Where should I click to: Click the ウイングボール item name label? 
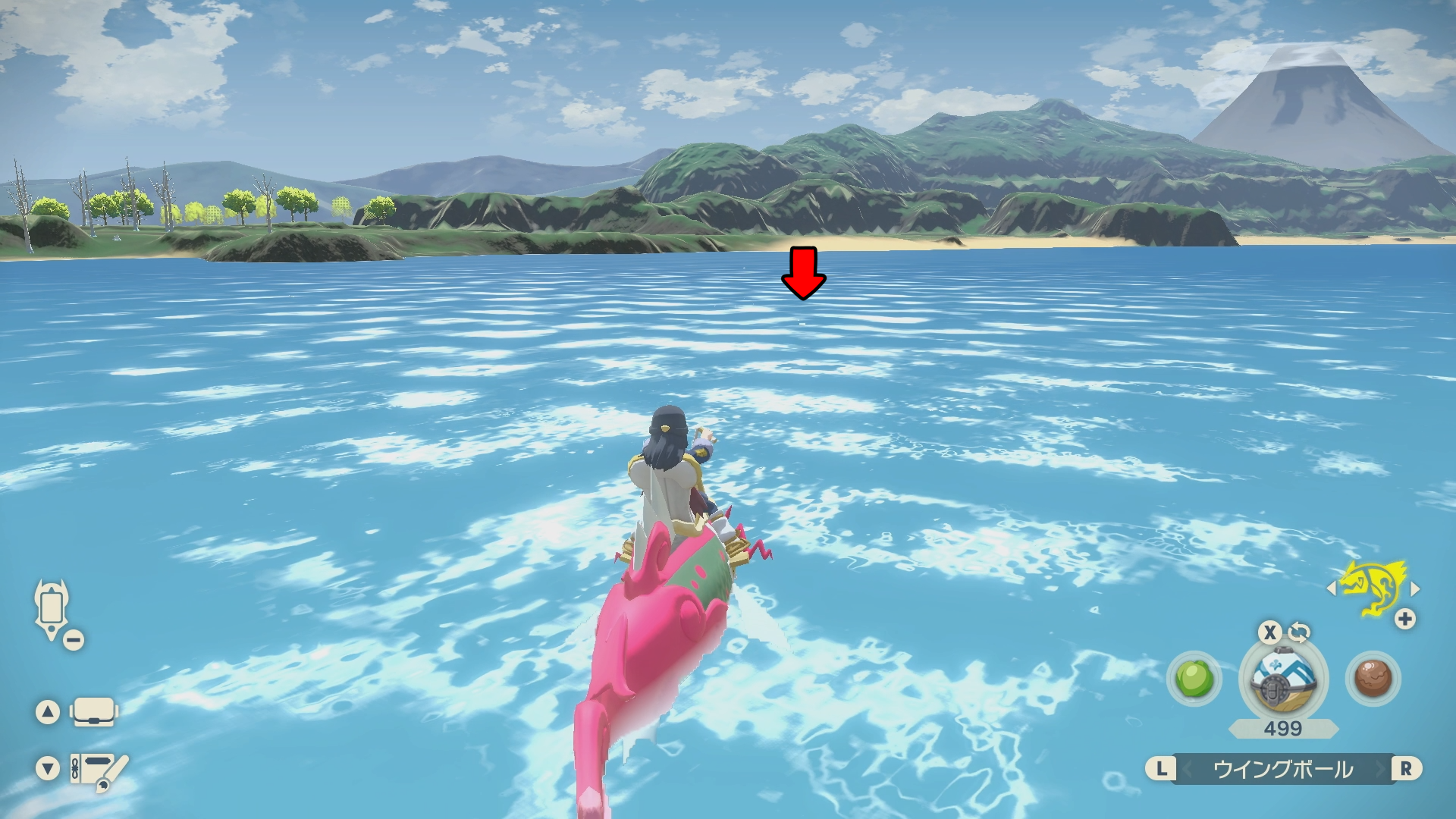click(x=1283, y=769)
